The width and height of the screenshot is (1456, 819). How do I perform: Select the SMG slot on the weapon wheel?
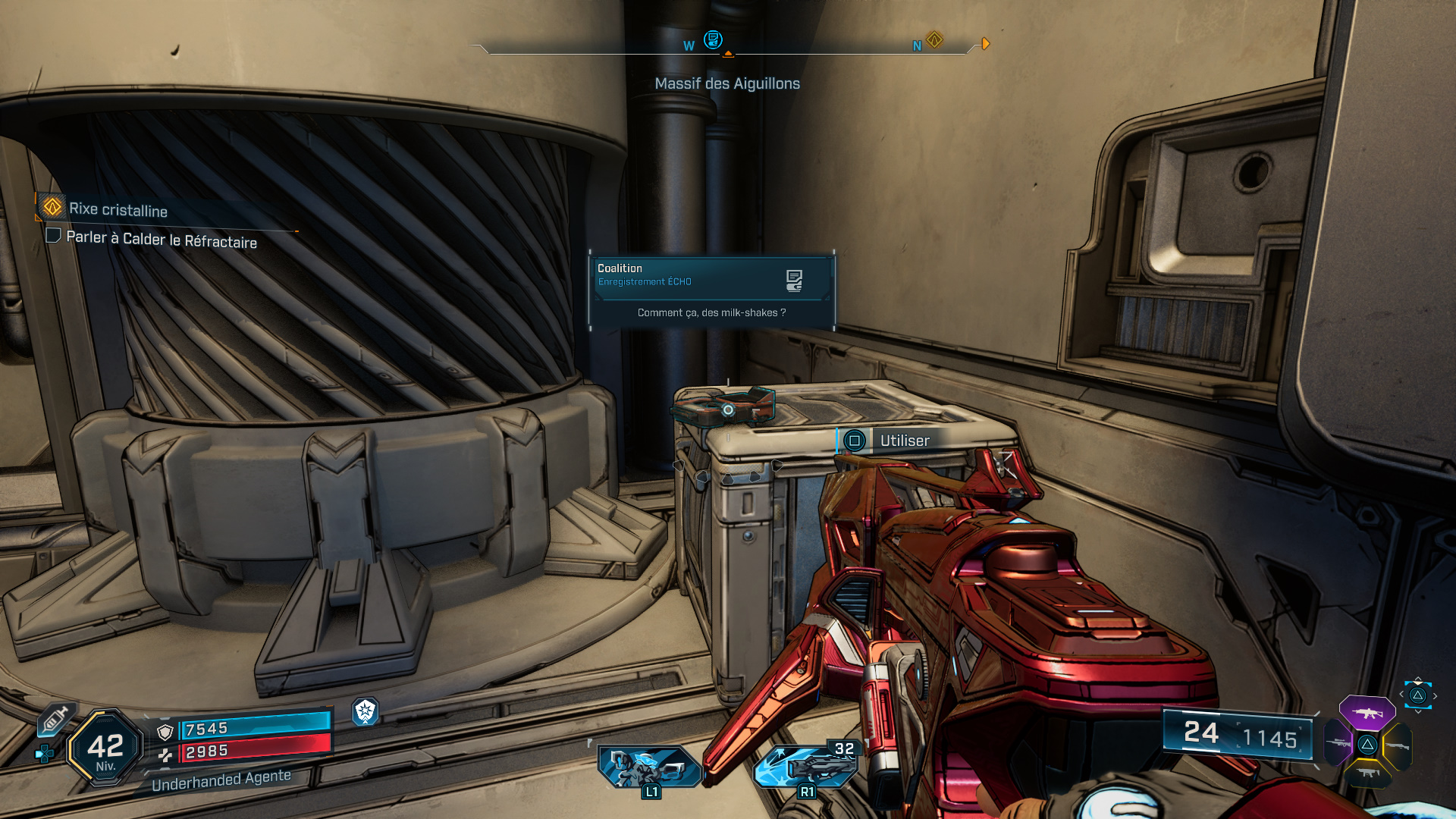point(1369,773)
